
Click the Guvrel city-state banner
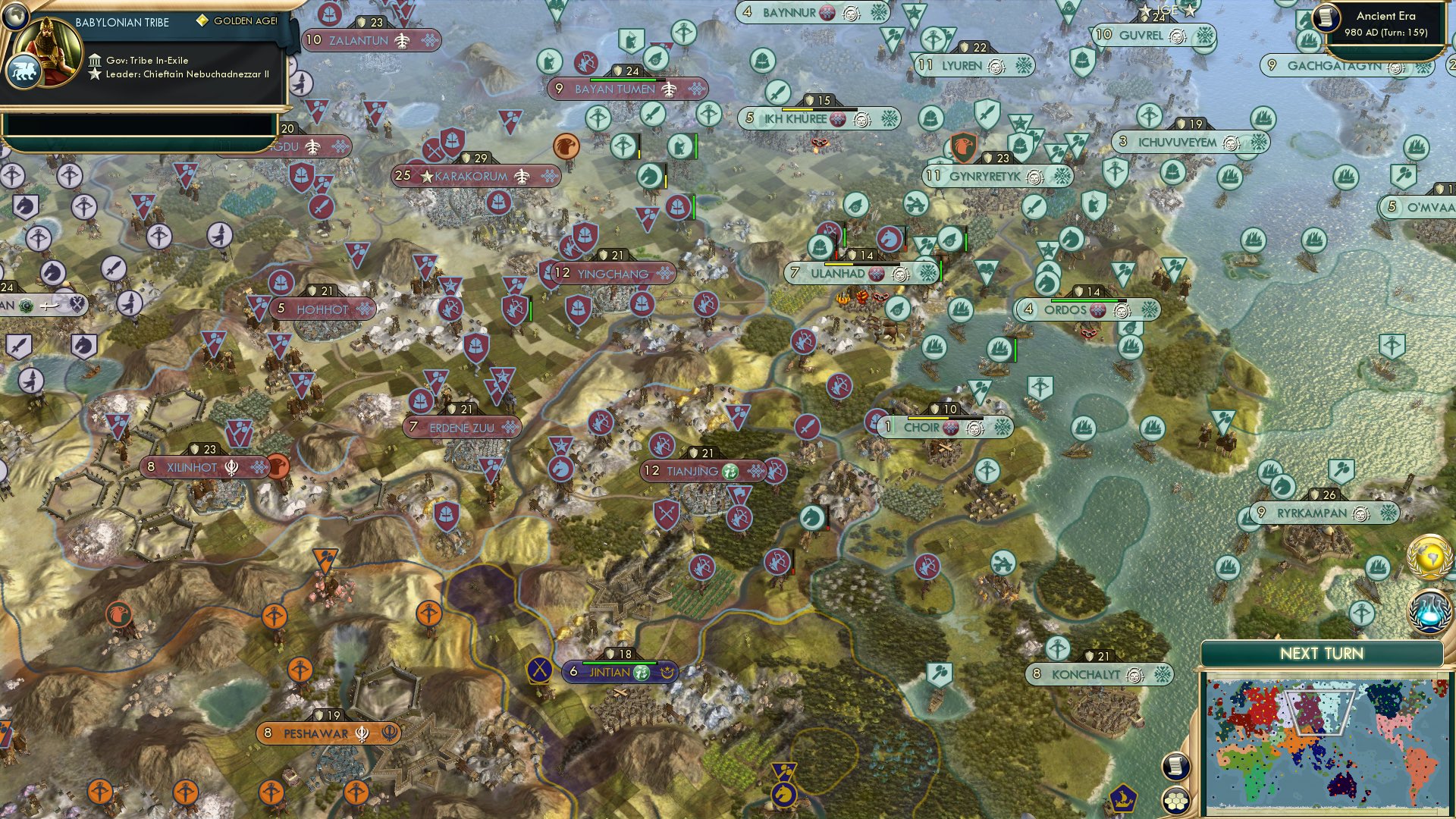[1141, 33]
